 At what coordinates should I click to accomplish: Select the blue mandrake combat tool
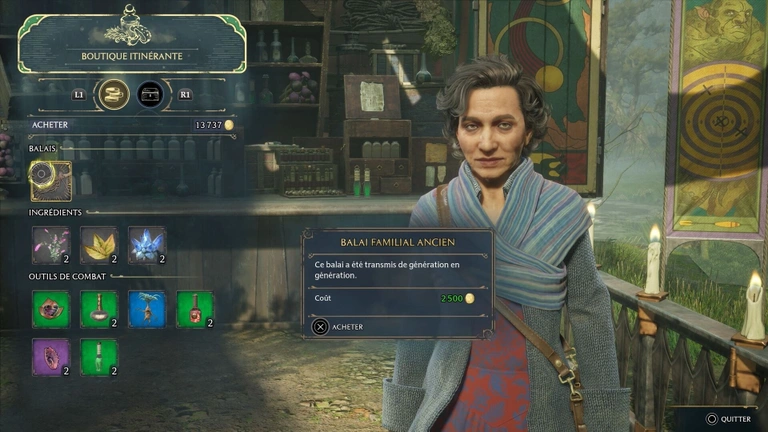[x=147, y=309]
